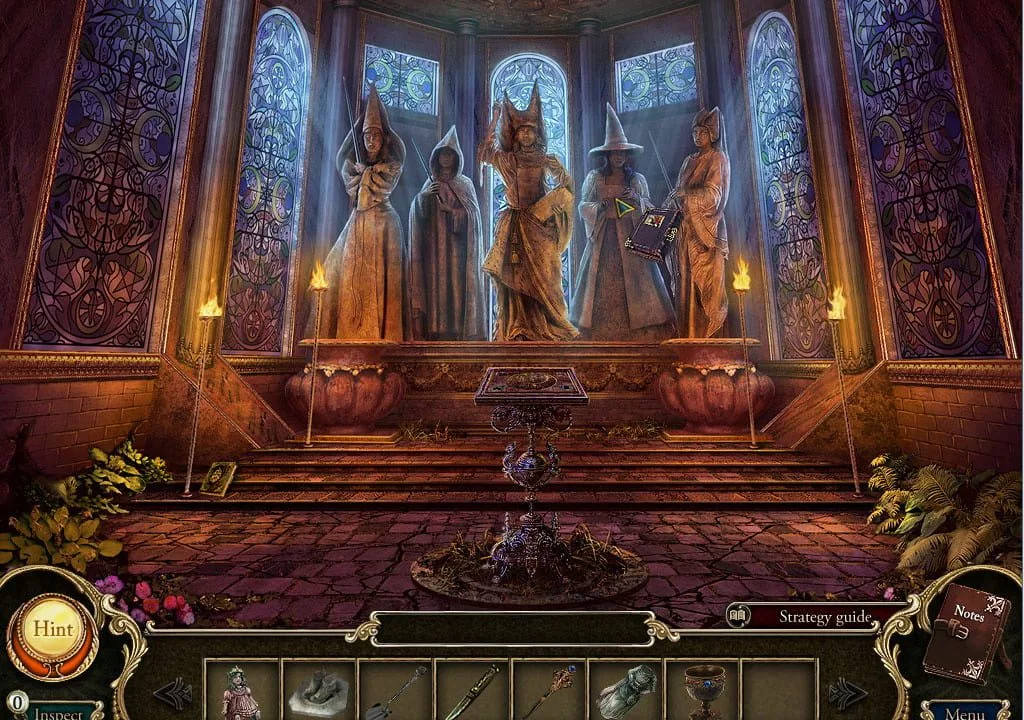
Task: Pick the armored gauntlet inventory item
Action: [626, 691]
